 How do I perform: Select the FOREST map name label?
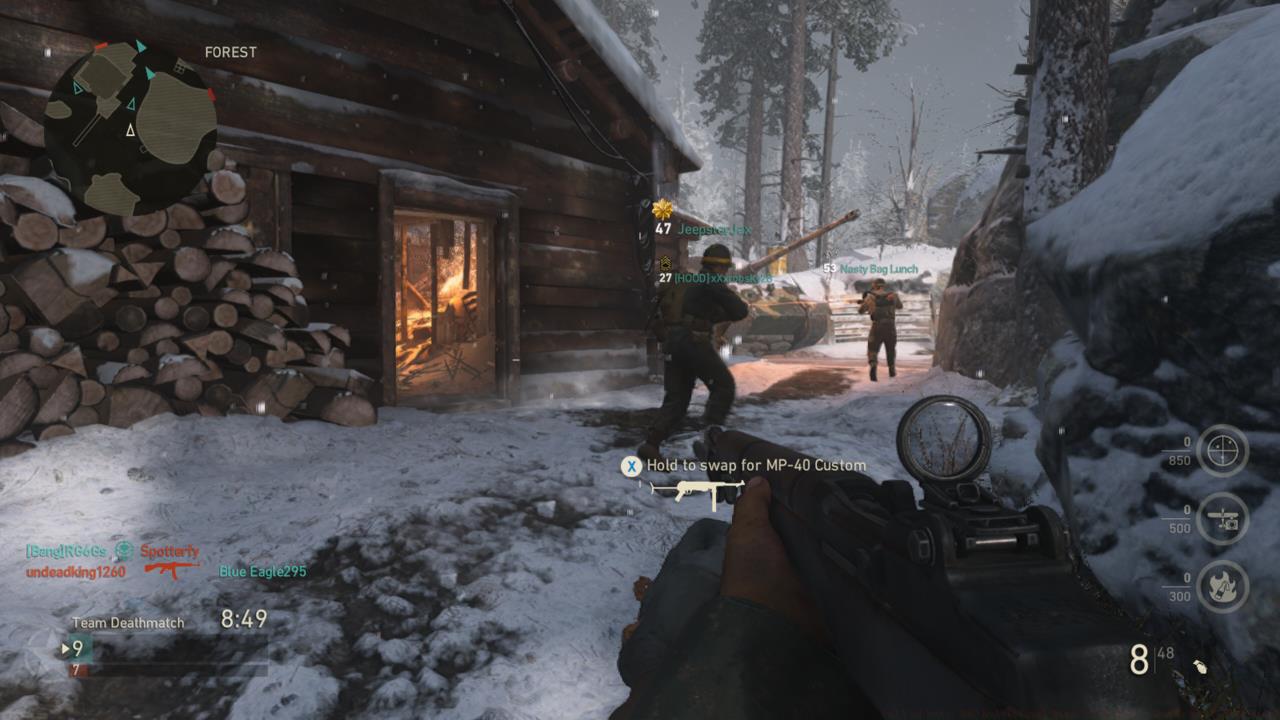point(229,53)
